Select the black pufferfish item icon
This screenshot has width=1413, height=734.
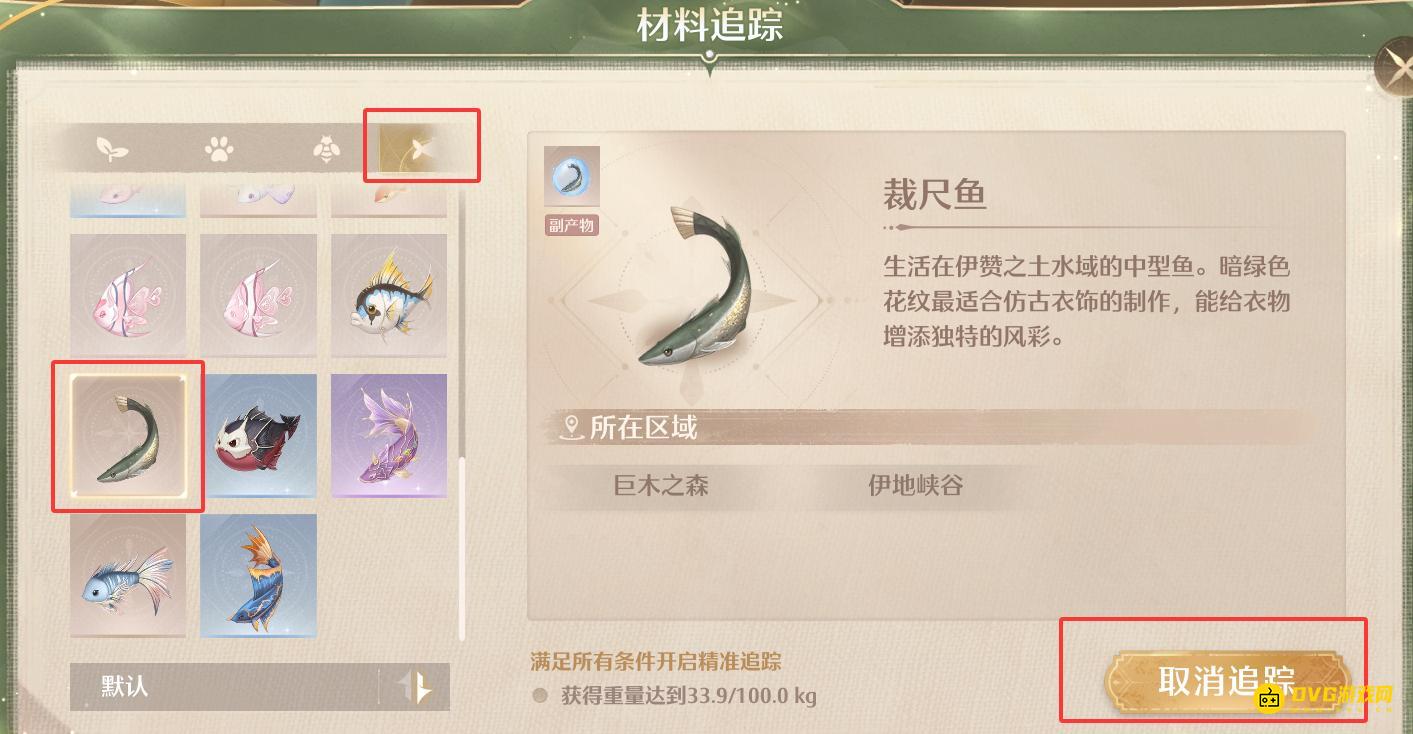pos(258,435)
